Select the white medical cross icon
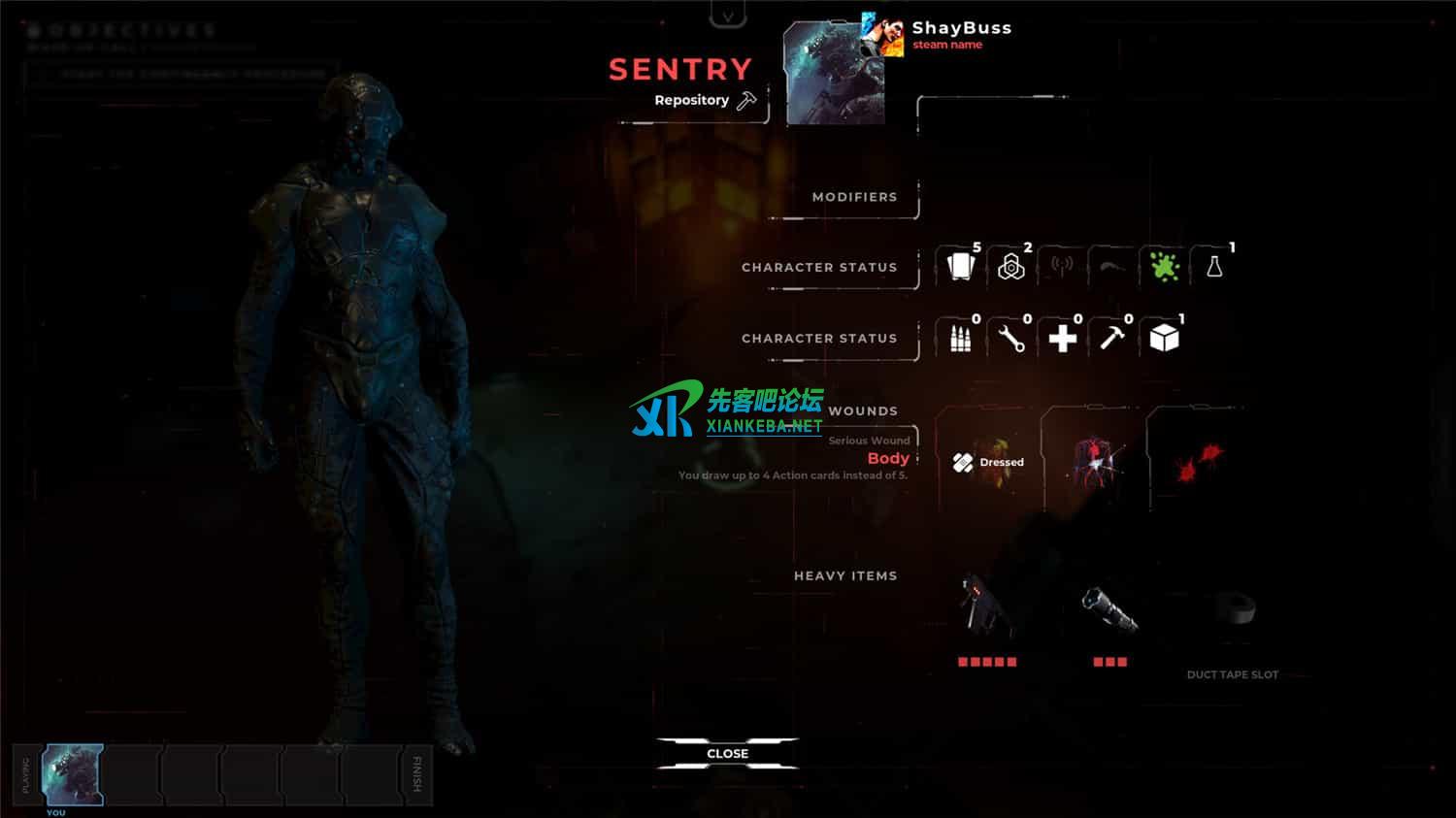This screenshot has height=818, width=1456. tap(1062, 339)
